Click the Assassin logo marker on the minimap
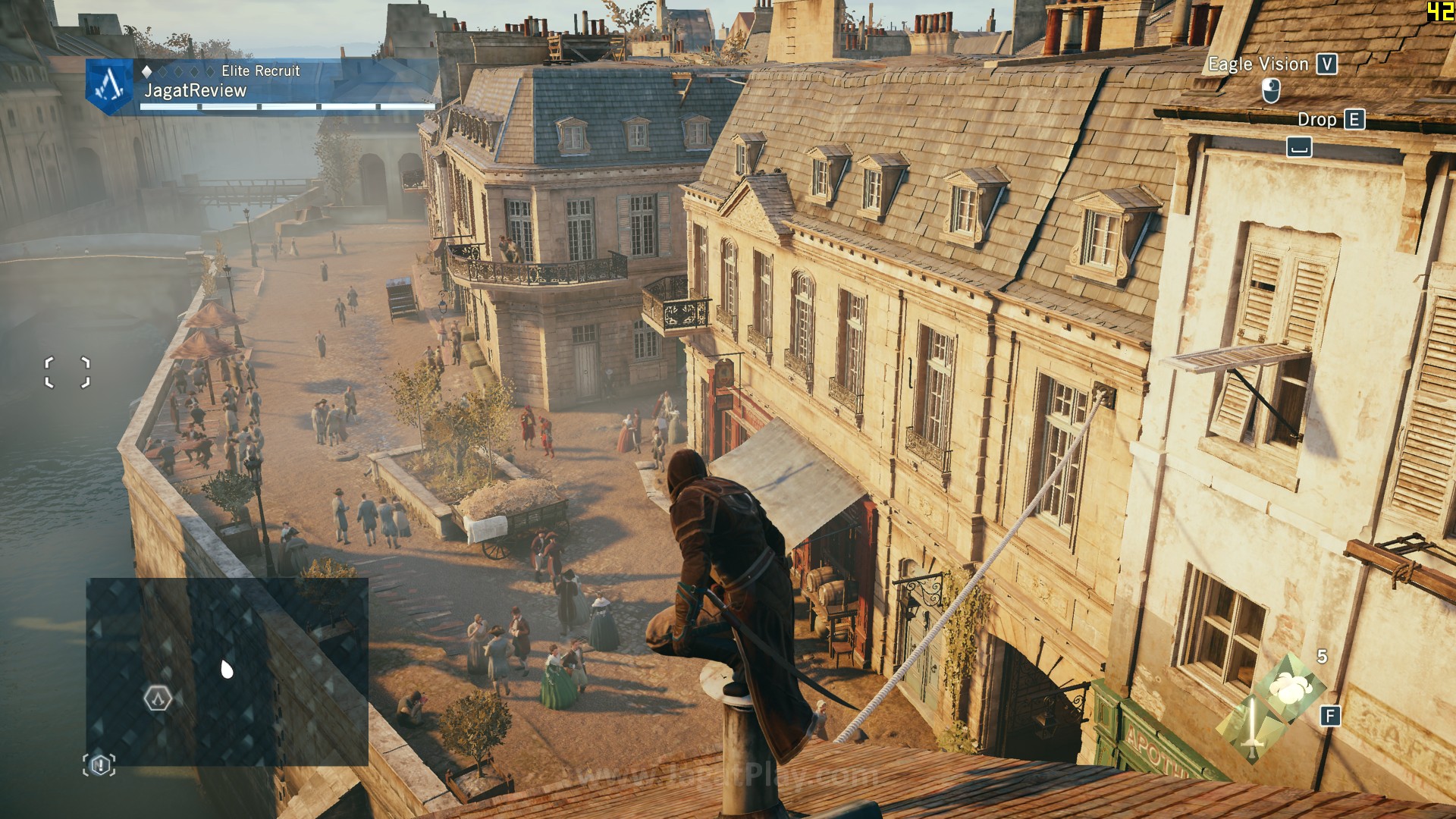The width and height of the screenshot is (1456, 819). pyautogui.click(x=158, y=698)
